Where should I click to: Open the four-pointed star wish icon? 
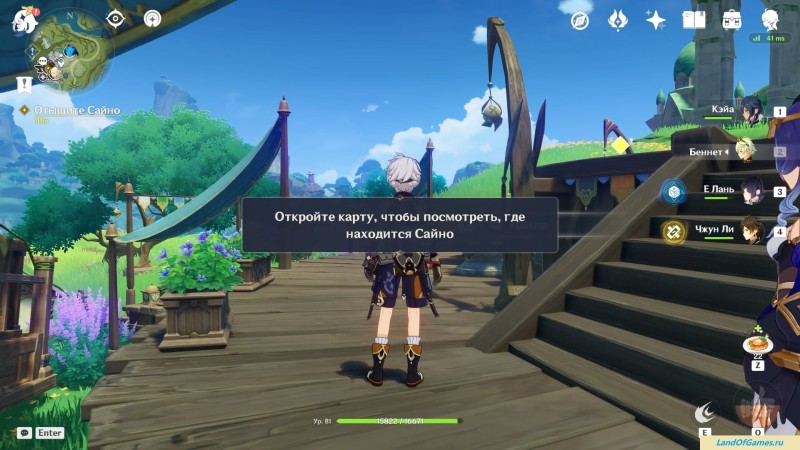coord(656,20)
